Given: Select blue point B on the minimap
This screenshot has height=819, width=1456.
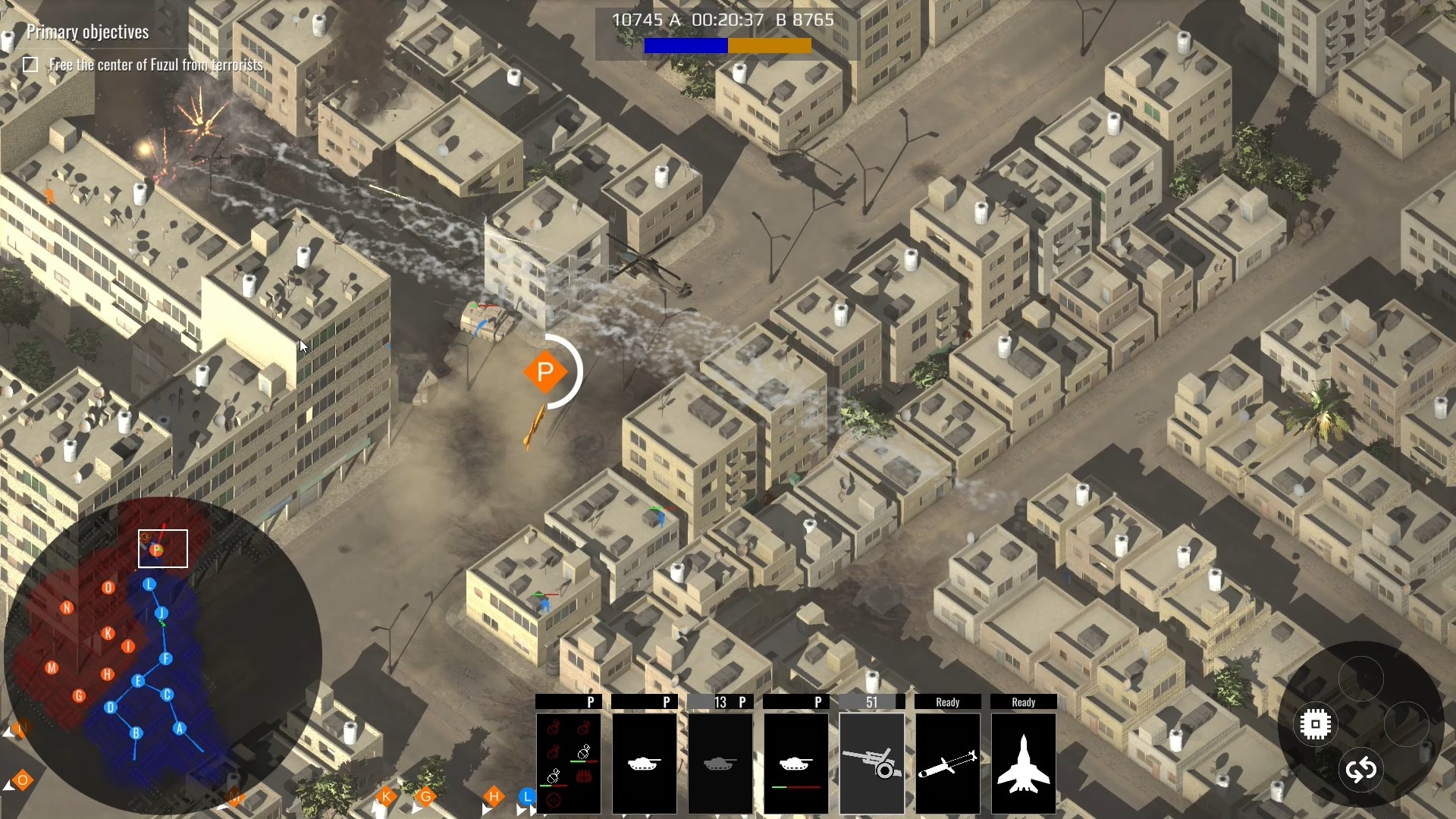Looking at the screenshot, I should [x=136, y=733].
